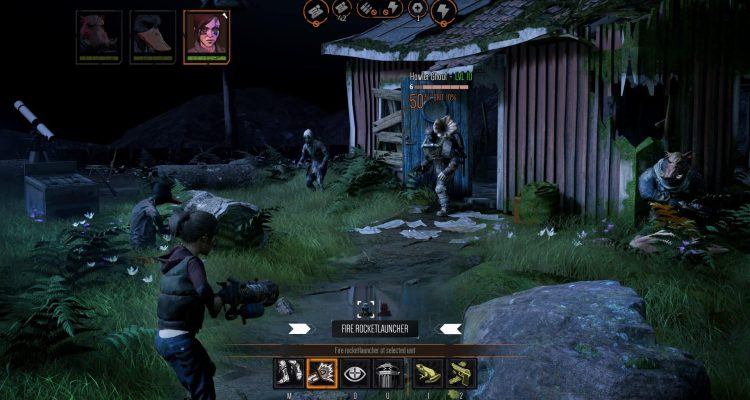Select the highlighted rocket launcher fire ability

(322, 374)
